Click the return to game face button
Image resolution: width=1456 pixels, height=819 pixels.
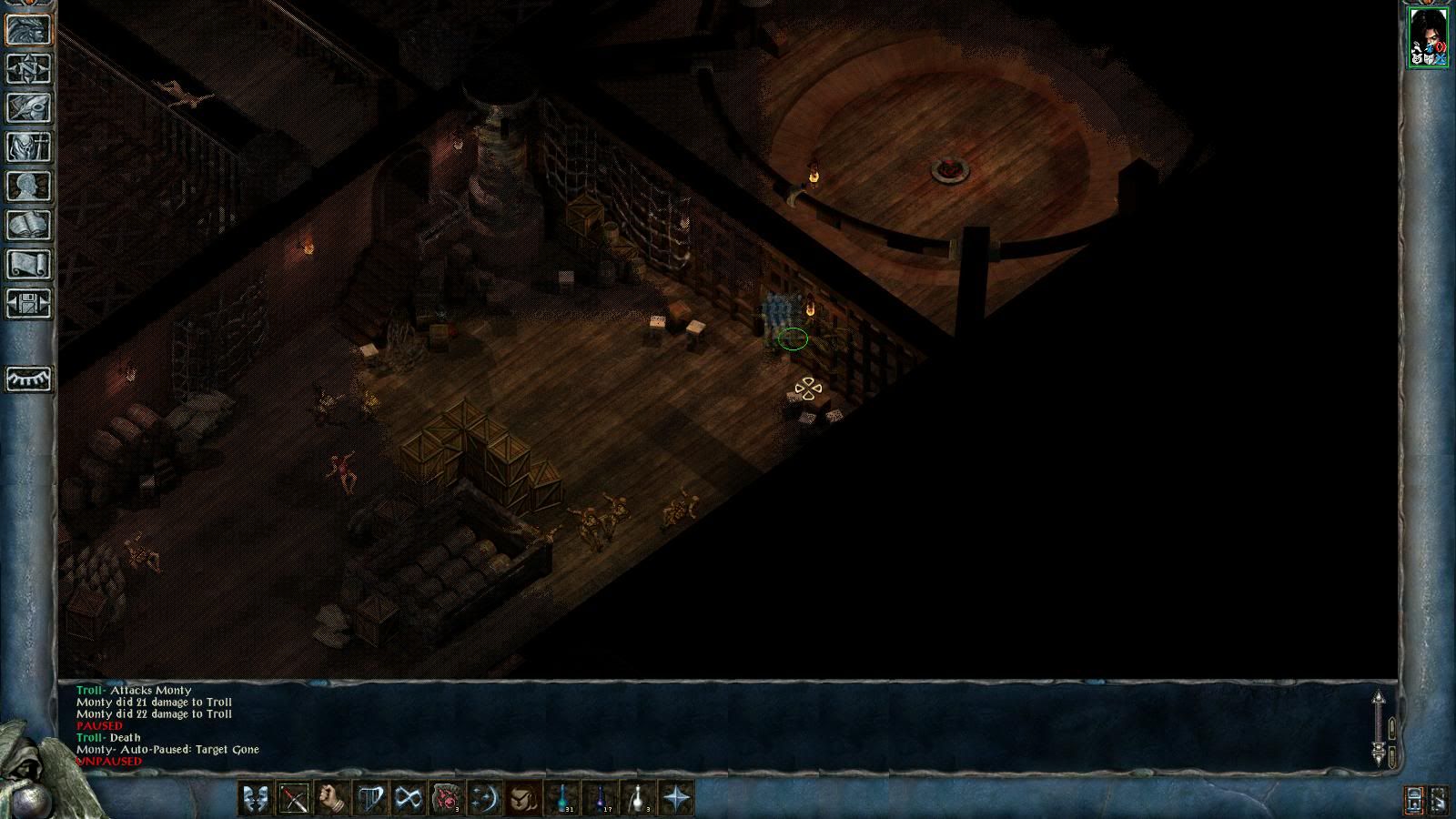tap(28, 29)
